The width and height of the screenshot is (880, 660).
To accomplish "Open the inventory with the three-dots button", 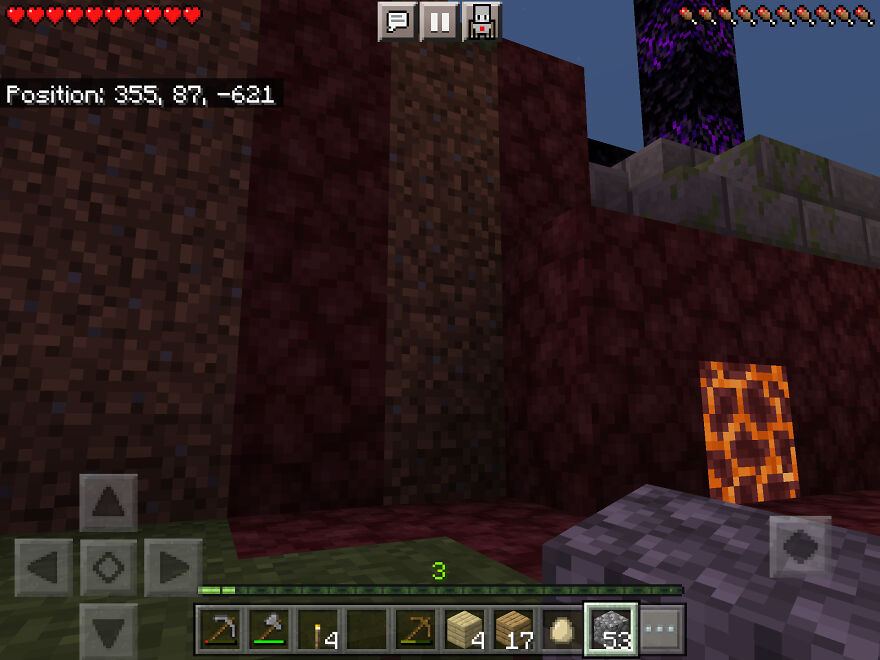I will (661, 630).
